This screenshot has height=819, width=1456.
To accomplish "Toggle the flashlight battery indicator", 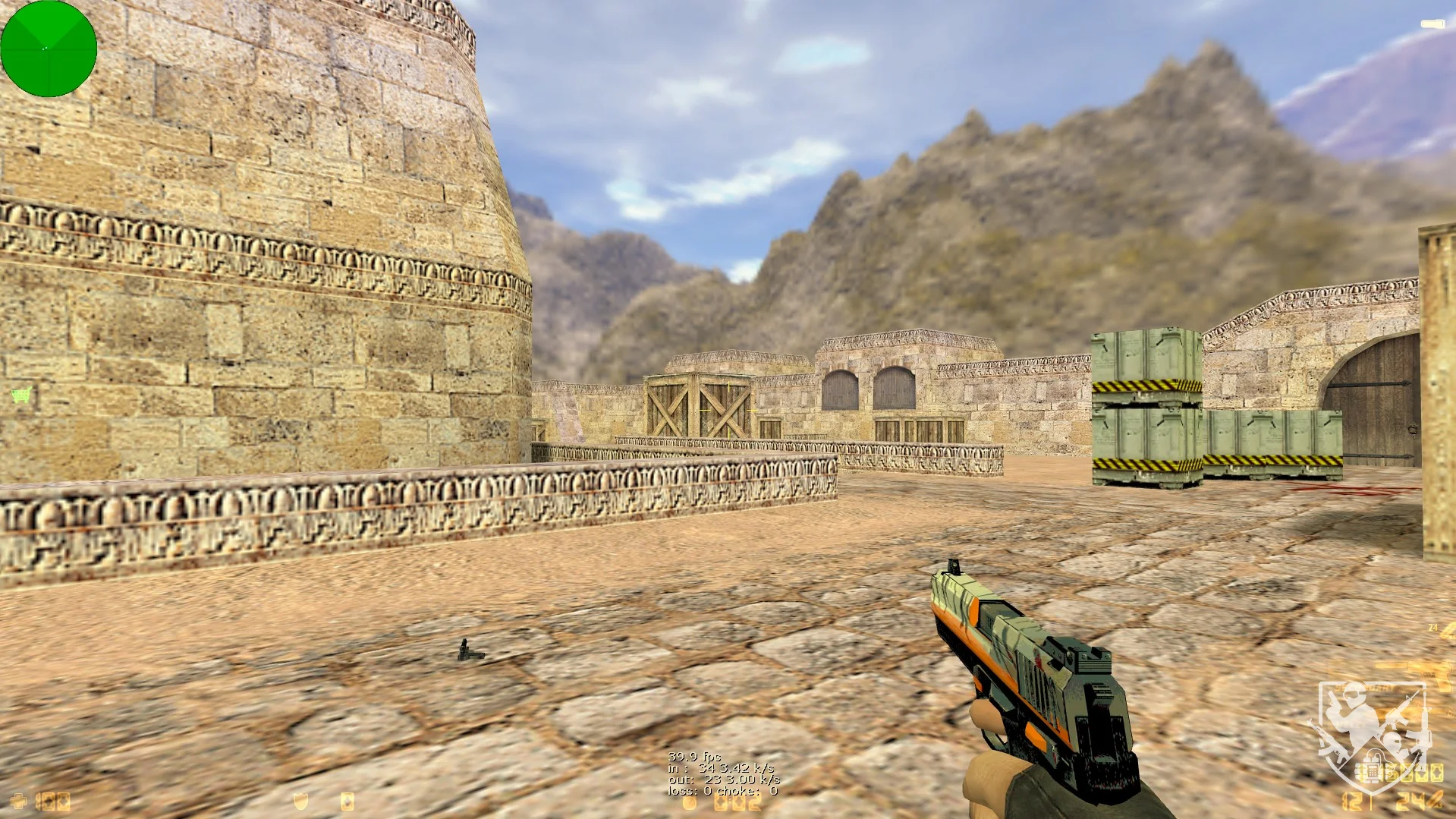I will (x=1432, y=25).
